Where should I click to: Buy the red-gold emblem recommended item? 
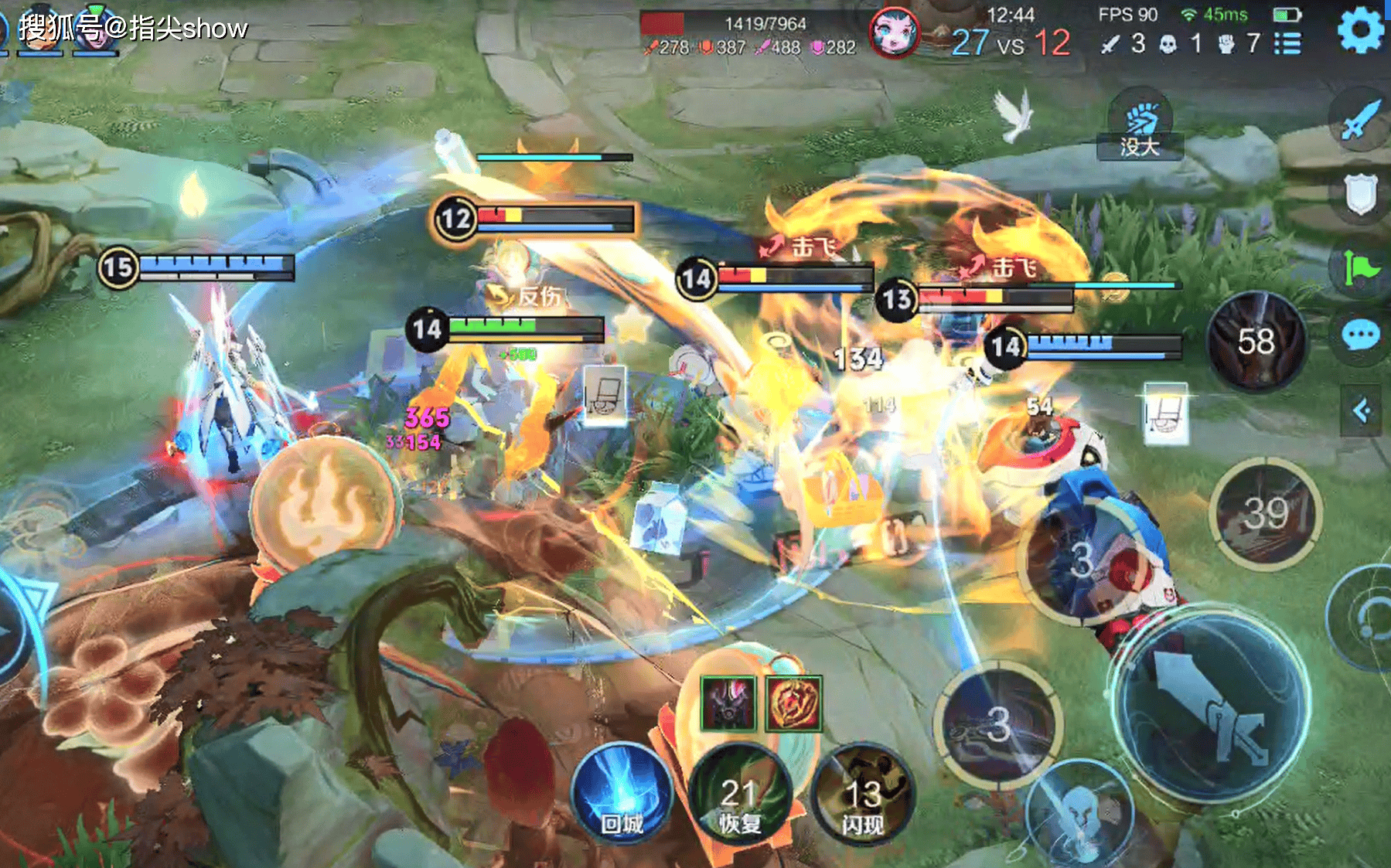793,703
